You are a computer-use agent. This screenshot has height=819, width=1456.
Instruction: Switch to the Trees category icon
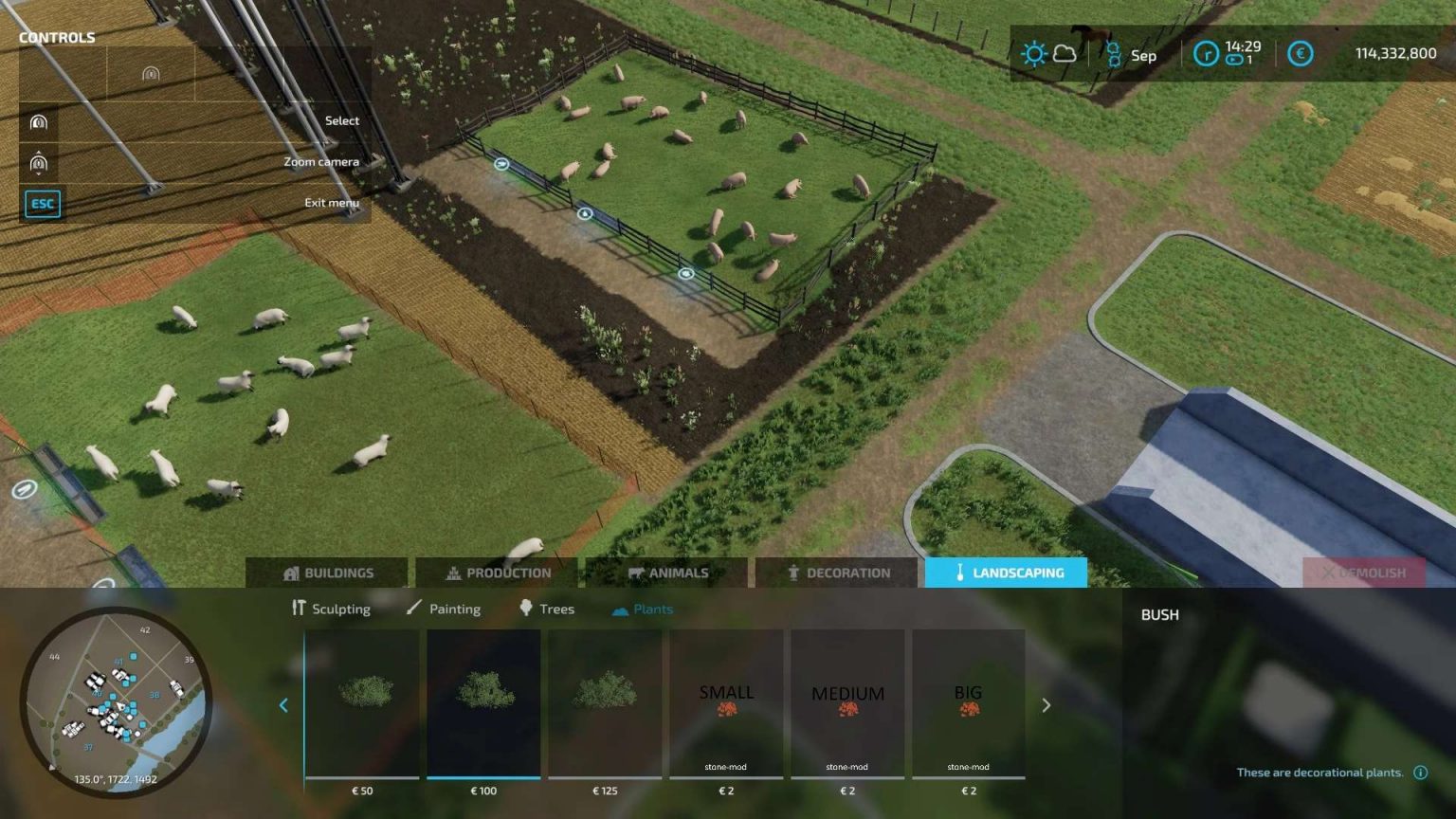[527, 609]
